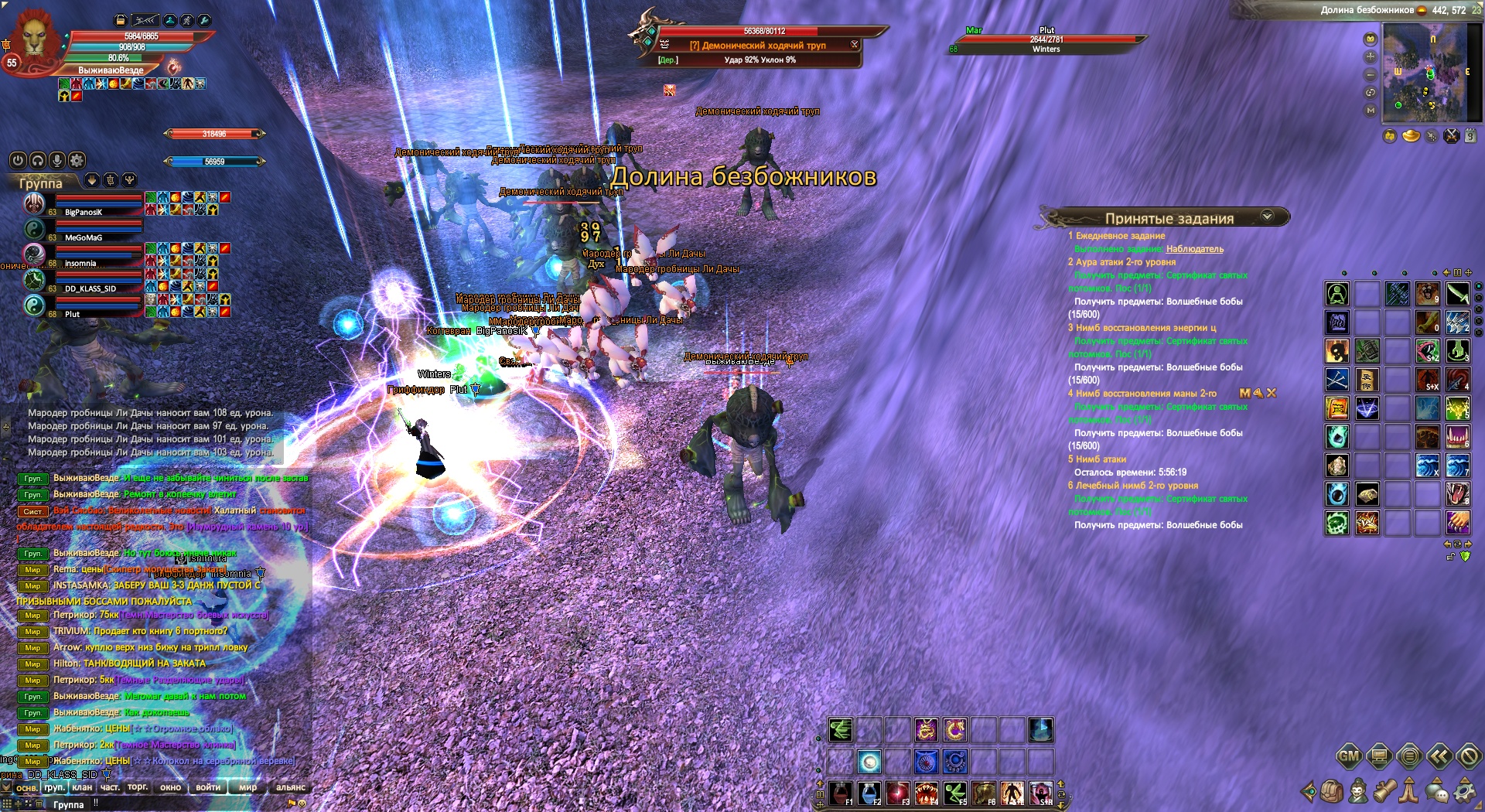Activate the fanged jaws skill on F4

927,793
